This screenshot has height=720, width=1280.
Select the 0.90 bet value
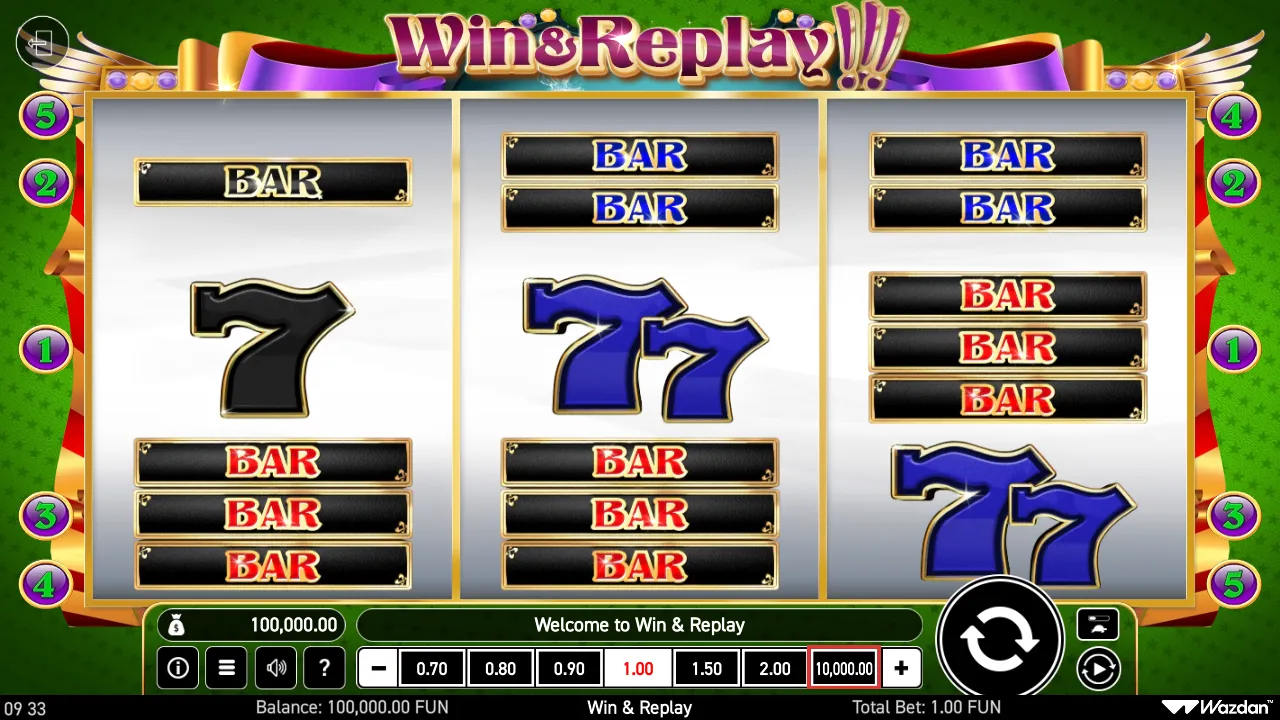(569, 668)
